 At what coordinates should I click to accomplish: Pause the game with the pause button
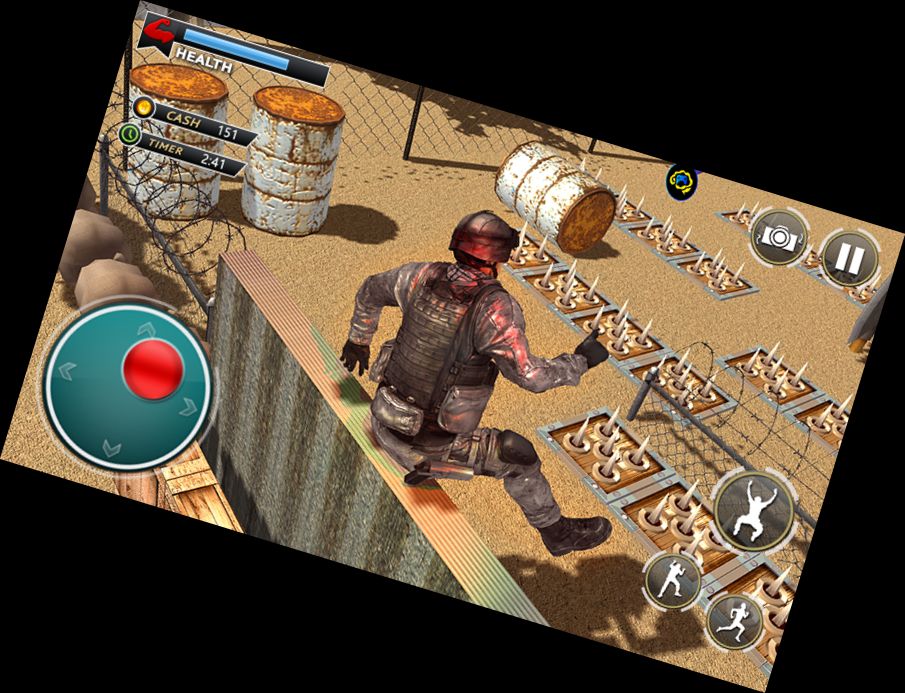point(848,259)
